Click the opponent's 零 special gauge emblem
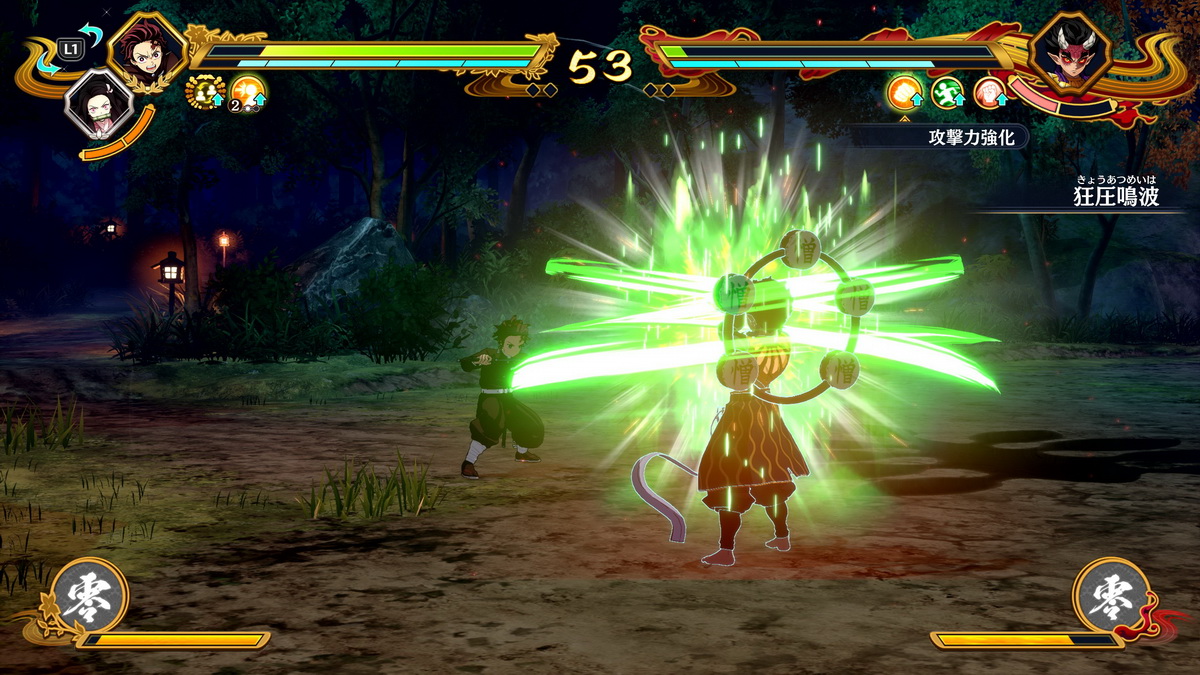 1111,596
